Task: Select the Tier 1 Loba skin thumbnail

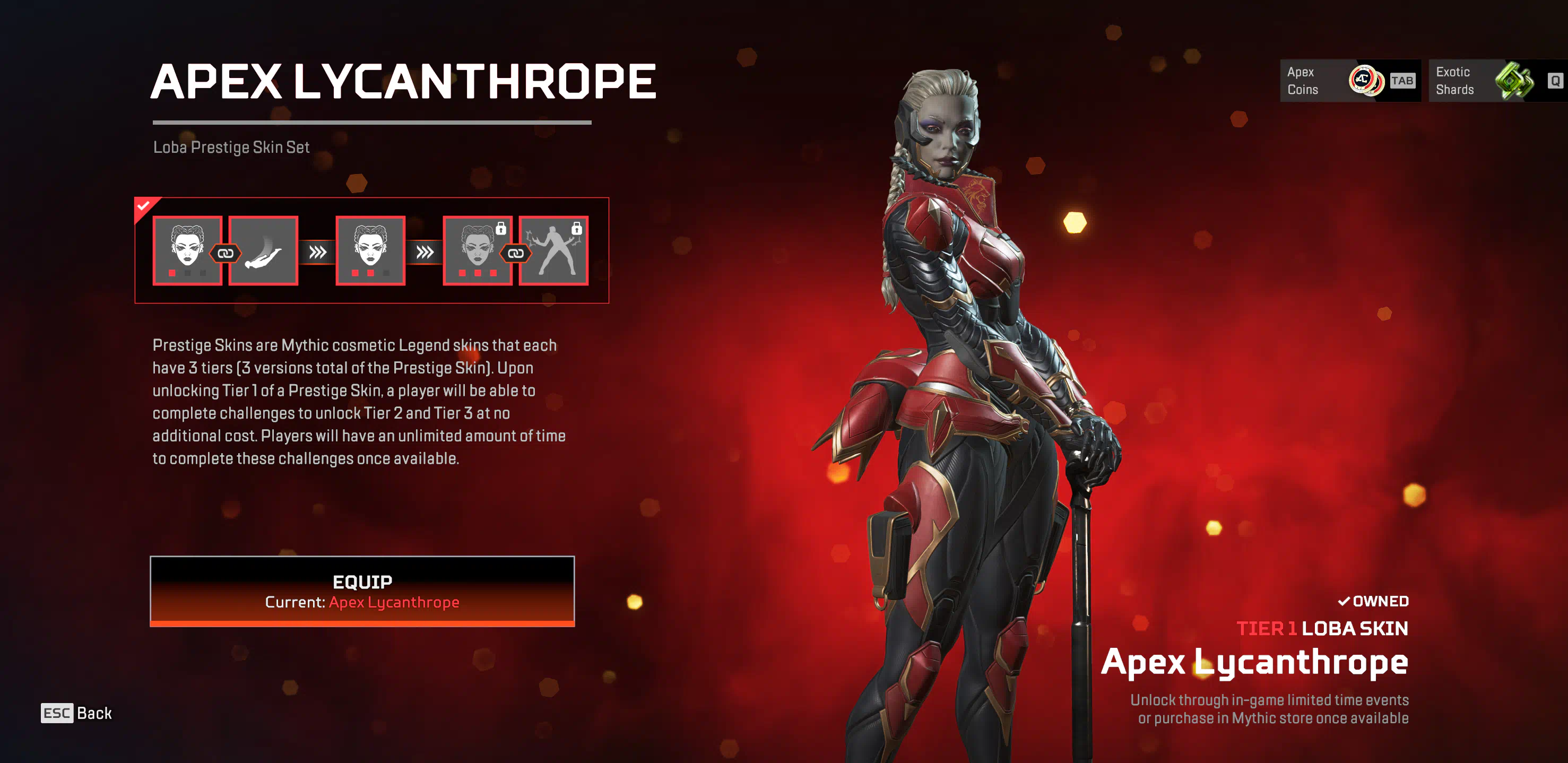Action: click(x=187, y=250)
